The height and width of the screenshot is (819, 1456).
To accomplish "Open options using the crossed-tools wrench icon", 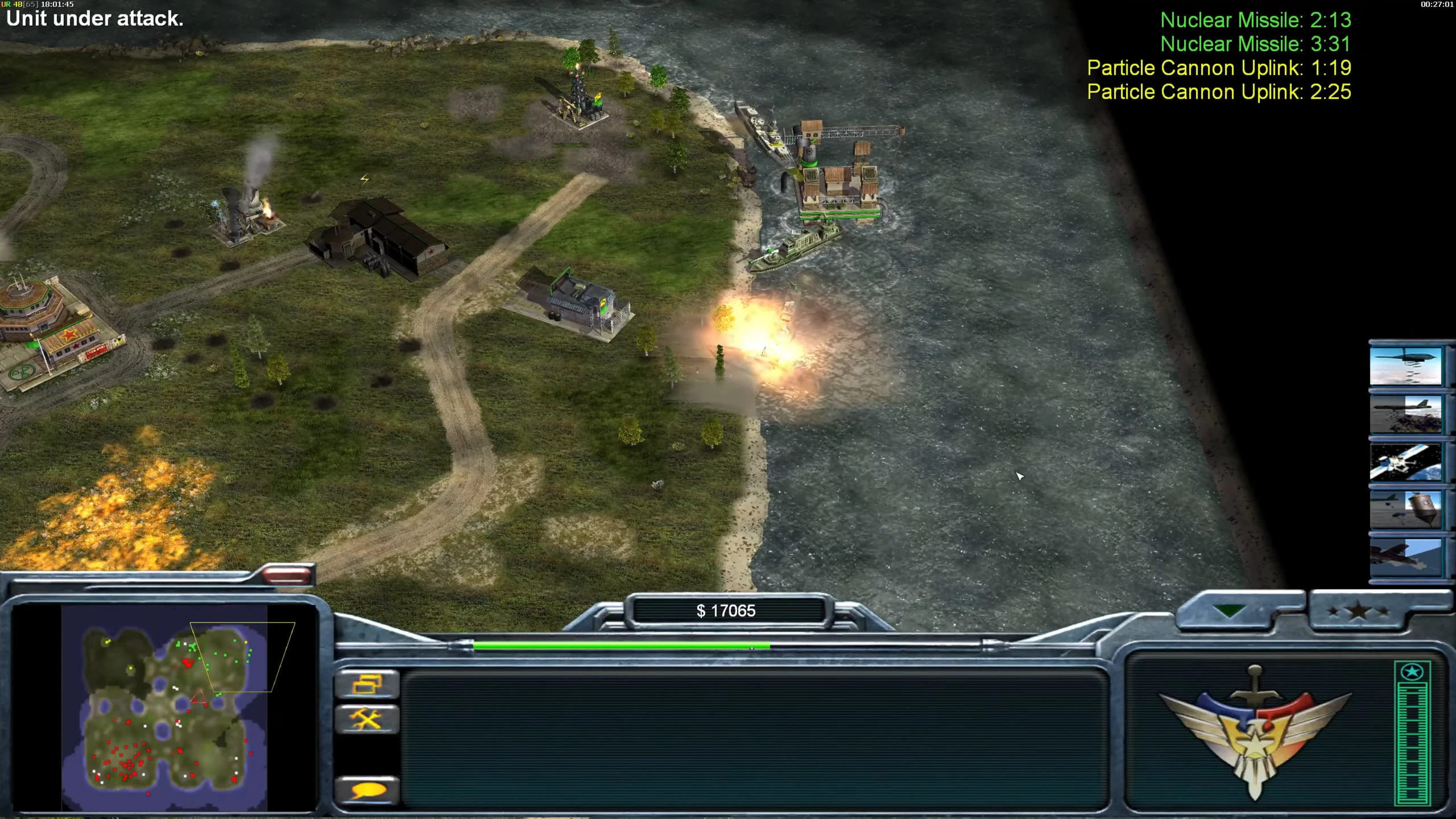I will [x=367, y=718].
